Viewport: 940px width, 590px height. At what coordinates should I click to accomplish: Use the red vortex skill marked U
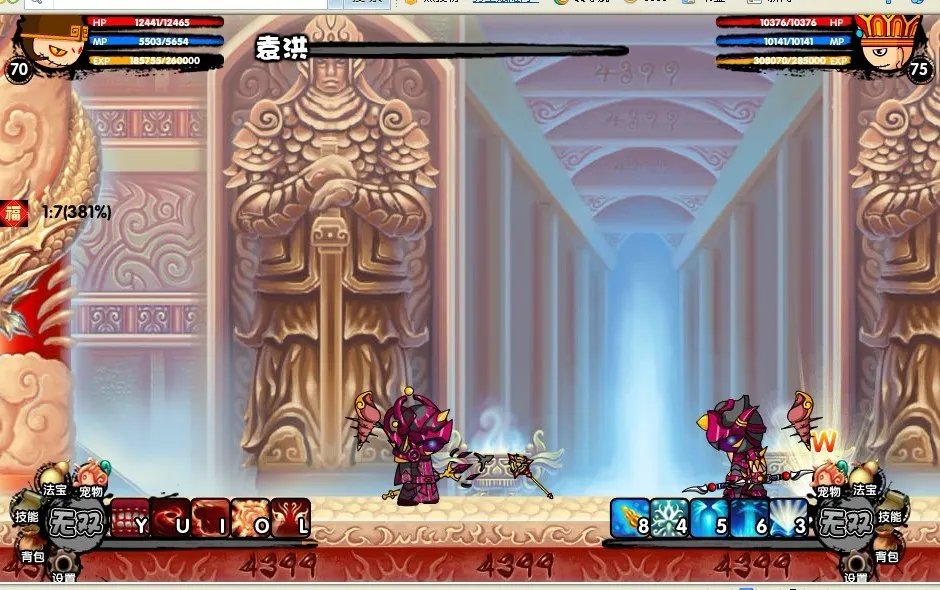170,518
